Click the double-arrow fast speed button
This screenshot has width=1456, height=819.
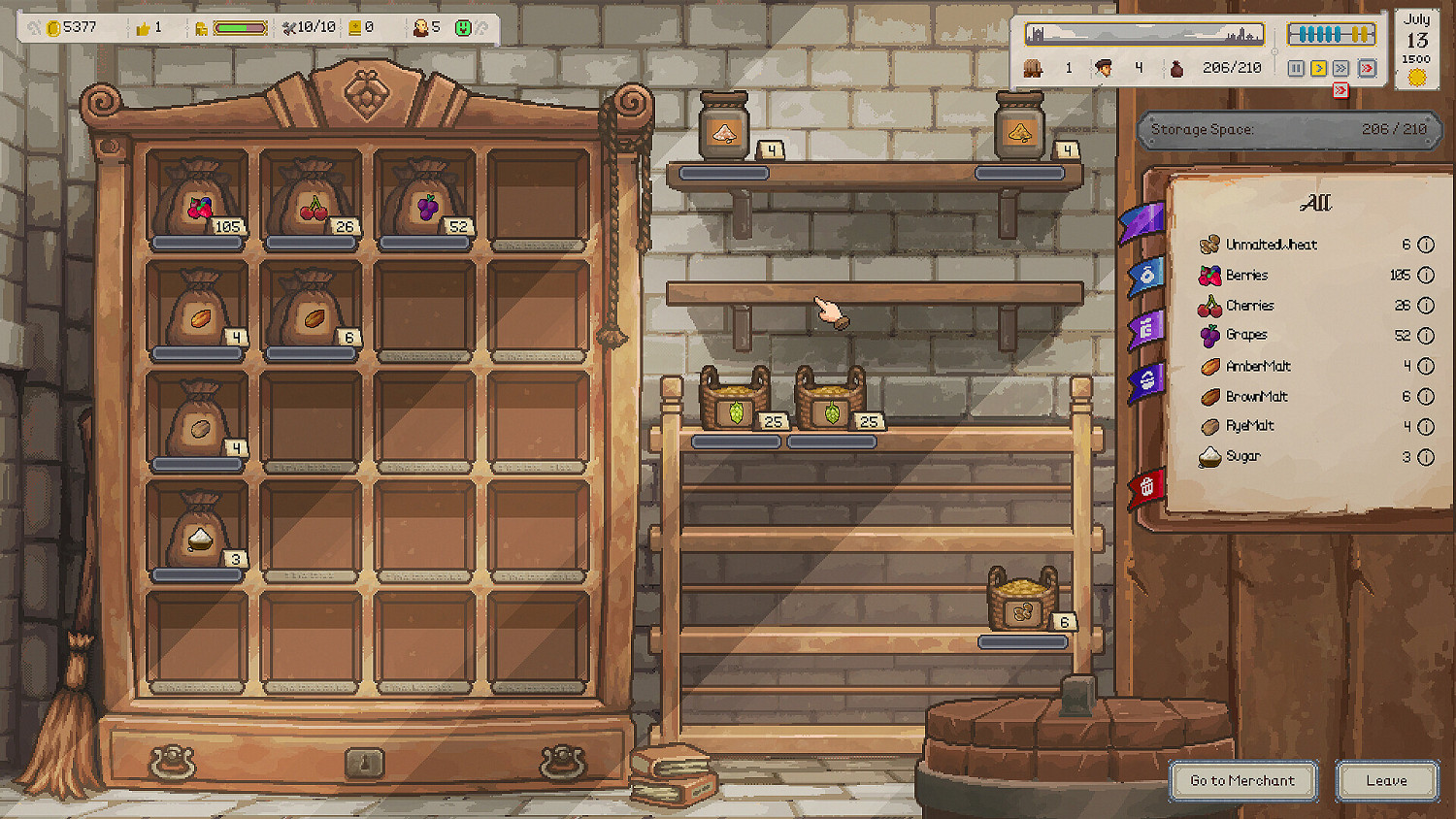point(1340,68)
